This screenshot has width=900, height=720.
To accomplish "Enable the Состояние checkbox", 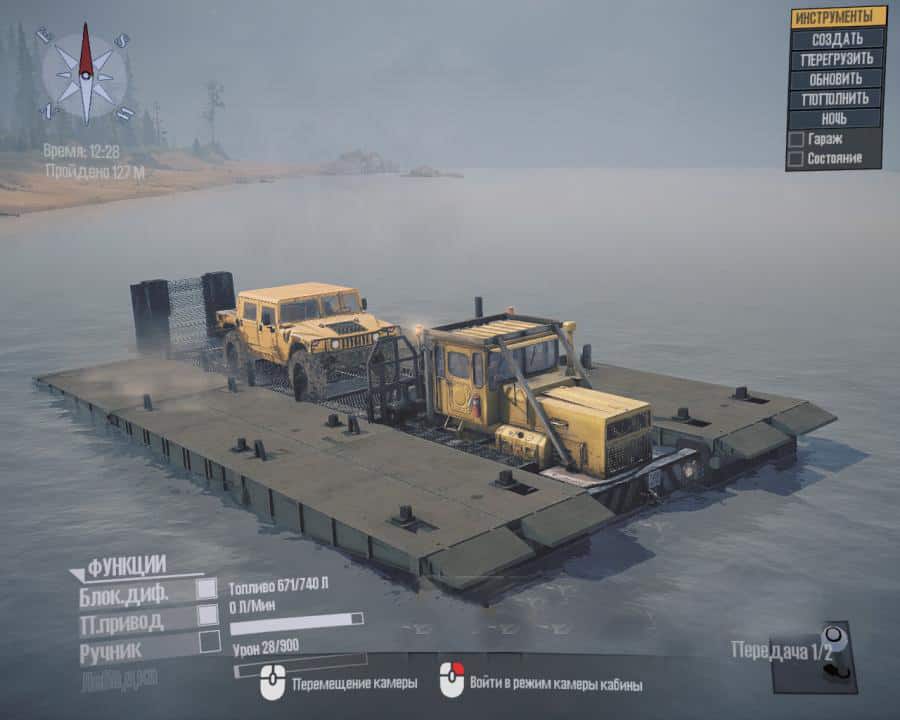I will pyautogui.click(x=796, y=158).
